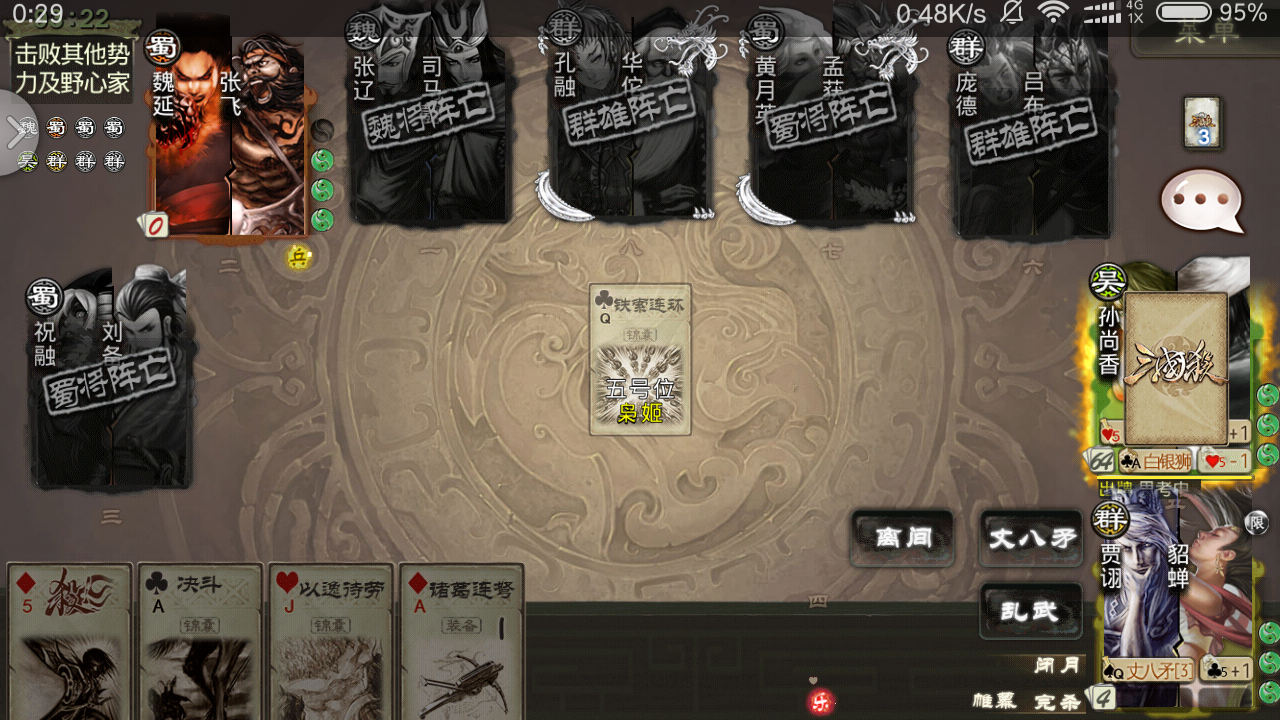Image resolution: width=1280 pixels, height=720 pixels.
Task: Tap the 闭月 skill label
Action: click(1058, 666)
